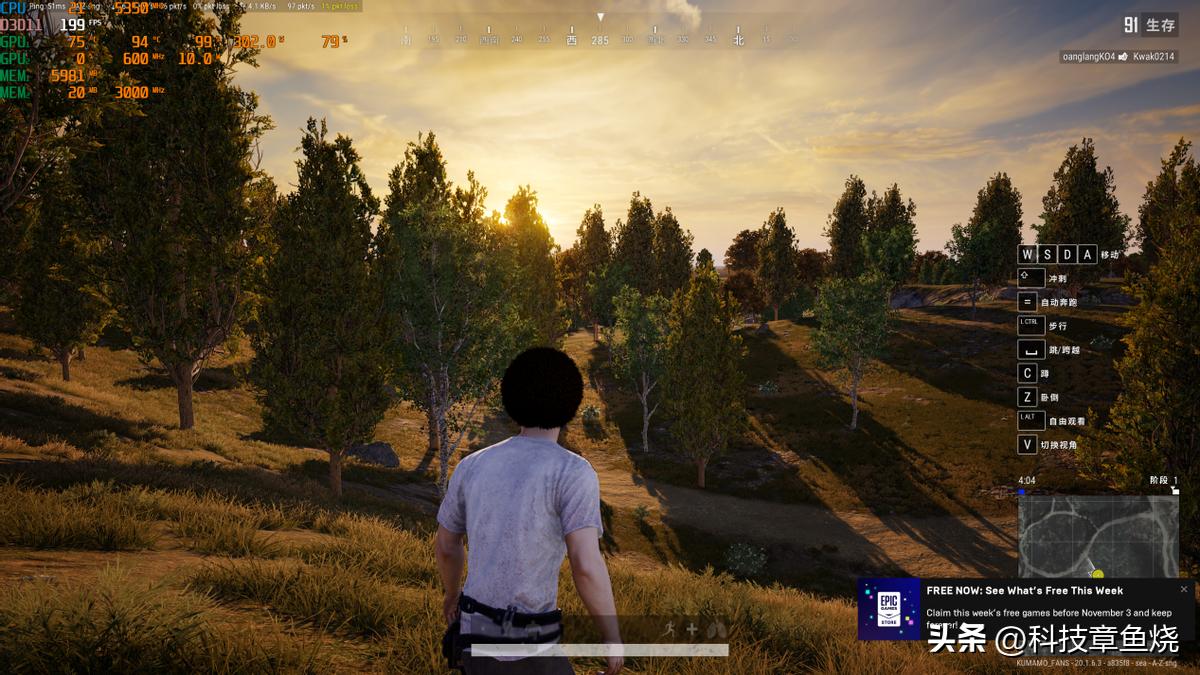Close the Epic Games free games notification
This screenshot has width=1200, height=675.
click(1184, 589)
